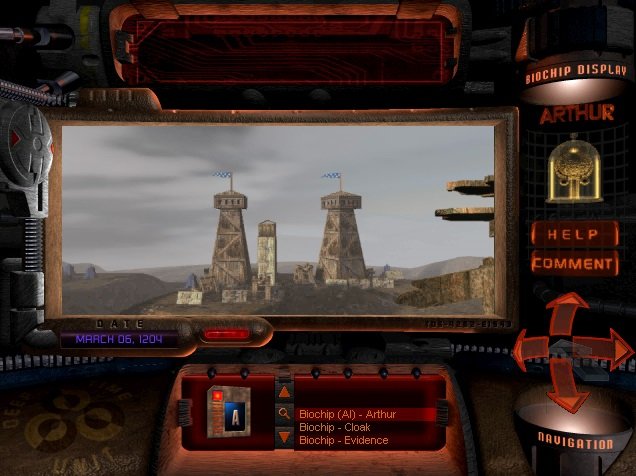Turn left with the left navigation arrow
Screen dimensions: 636x476
530,350
